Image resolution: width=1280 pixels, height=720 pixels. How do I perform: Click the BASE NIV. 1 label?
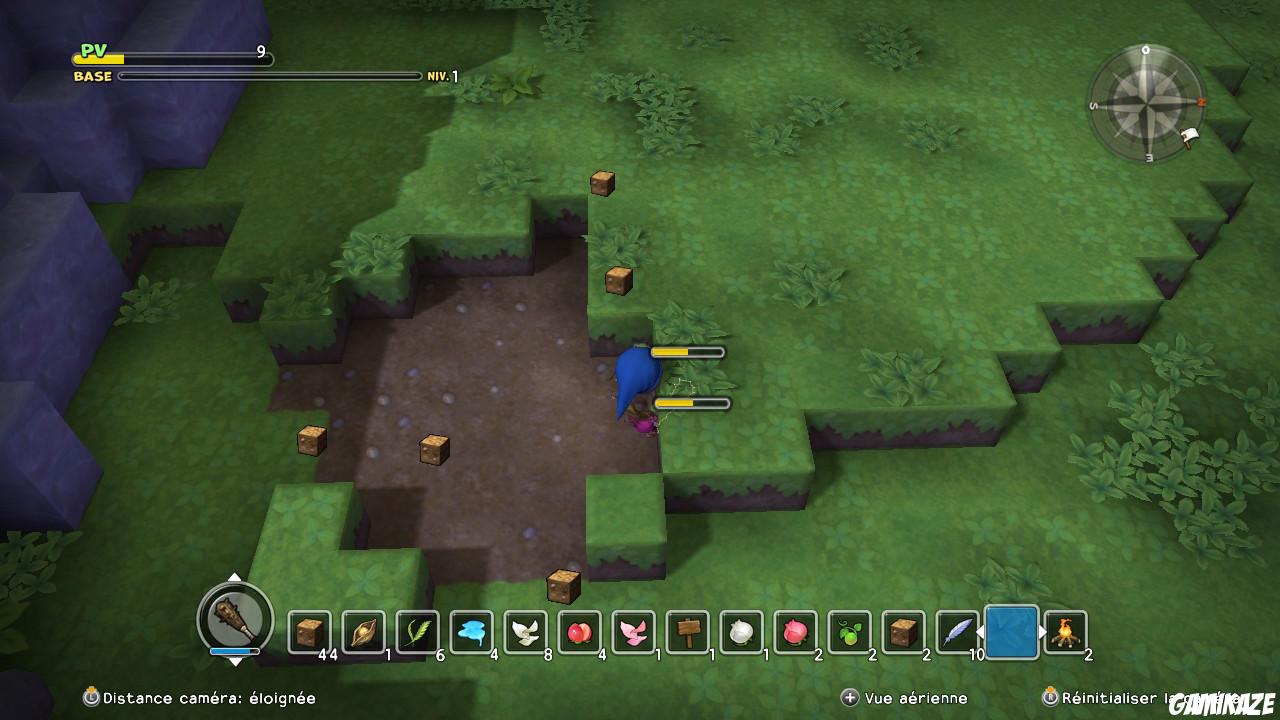[x=93, y=75]
